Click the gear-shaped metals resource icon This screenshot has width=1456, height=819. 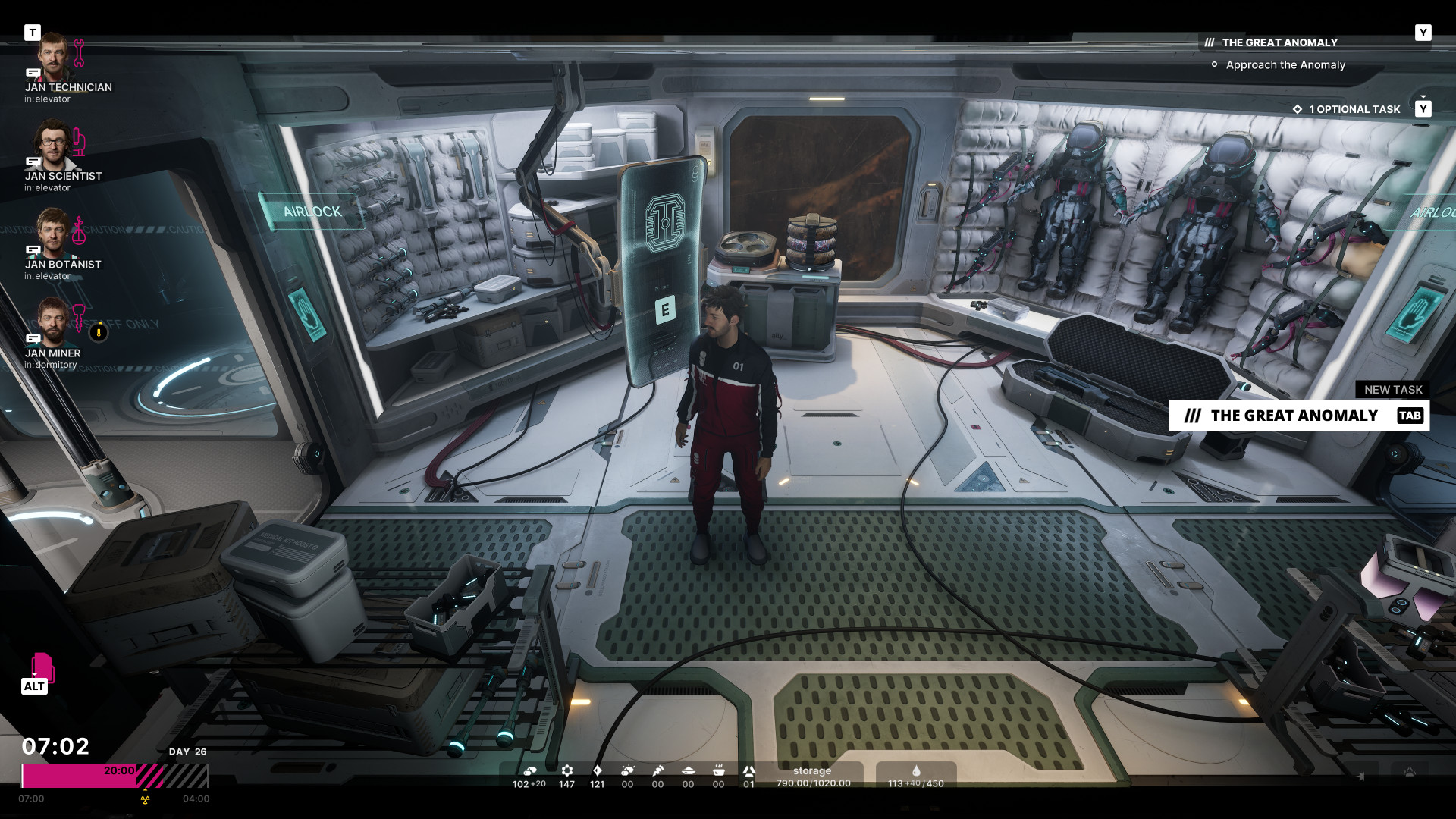(566, 771)
